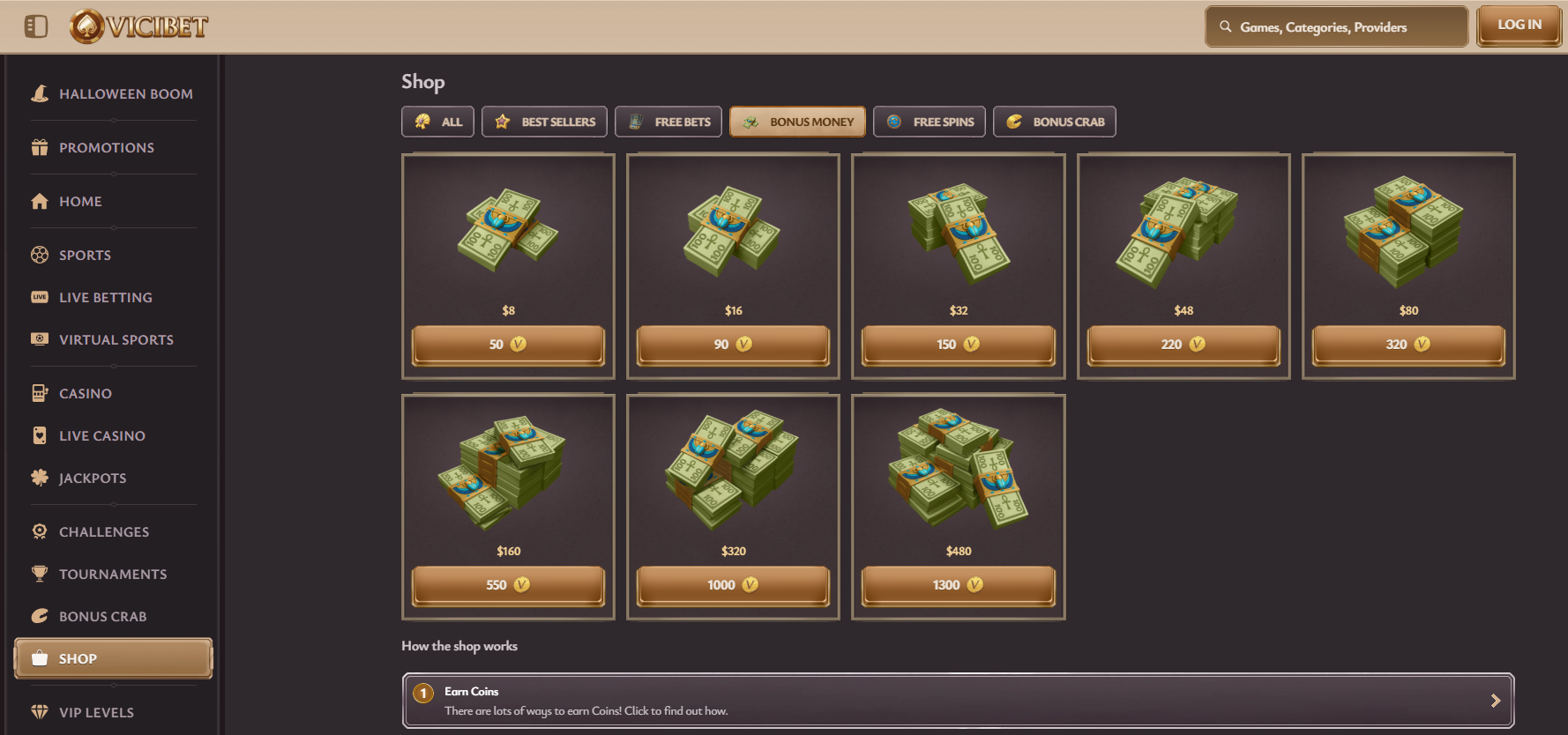Focus the Games, Categories, Providers search box
Image resolution: width=1568 pixels, height=735 pixels.
[x=1336, y=27]
